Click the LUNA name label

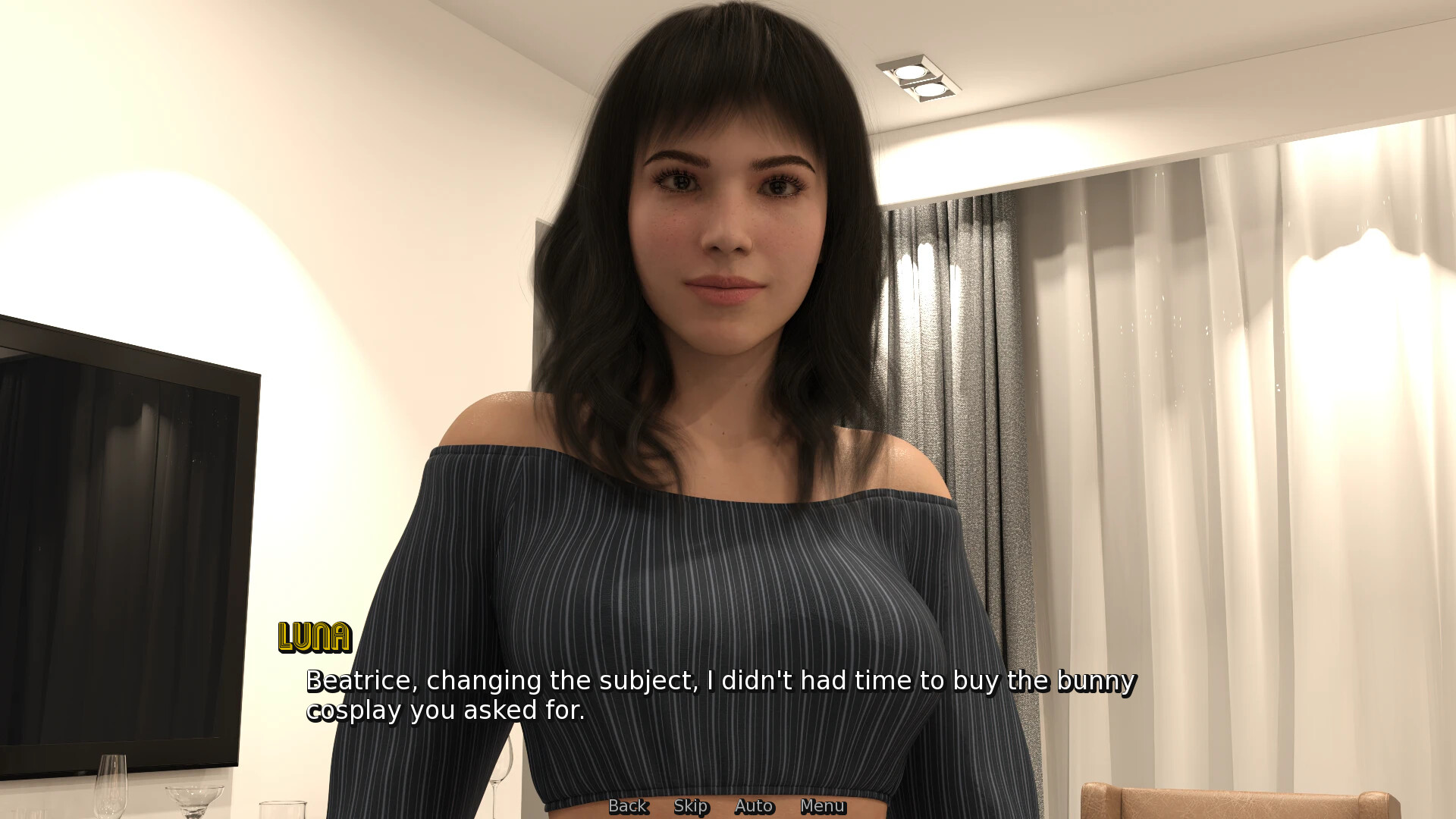pyautogui.click(x=314, y=637)
